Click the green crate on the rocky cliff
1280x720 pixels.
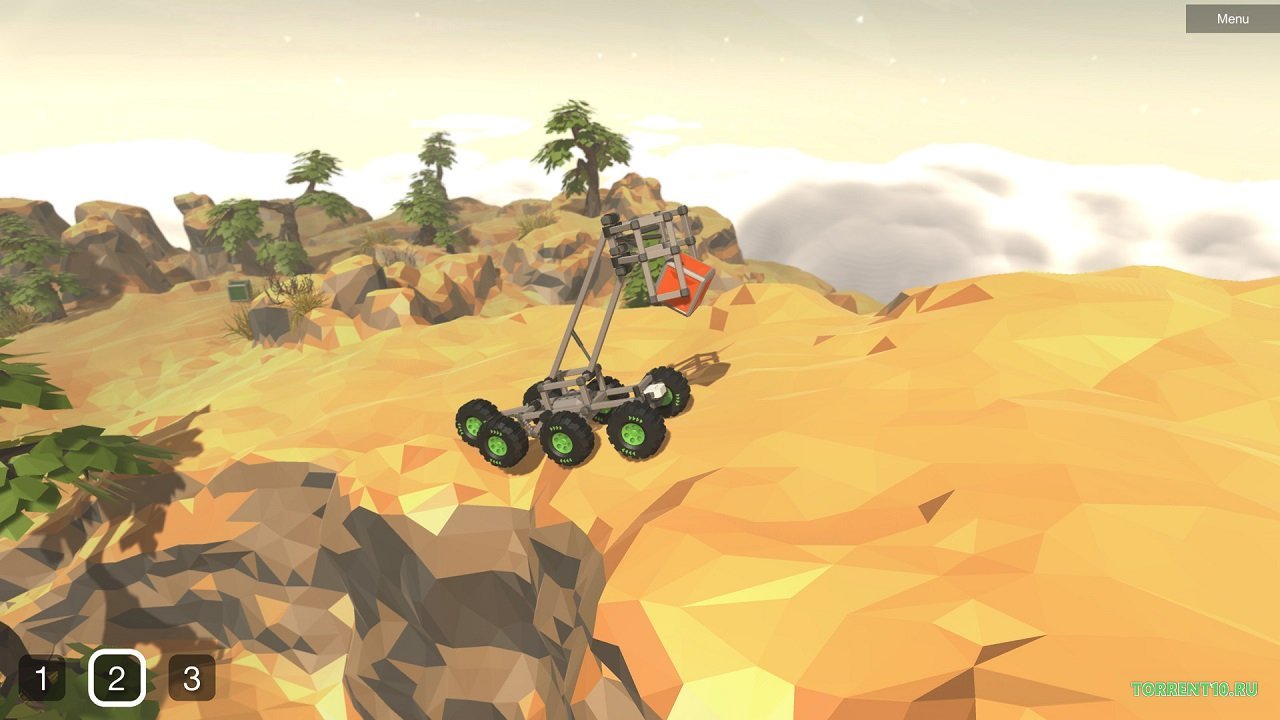click(238, 290)
